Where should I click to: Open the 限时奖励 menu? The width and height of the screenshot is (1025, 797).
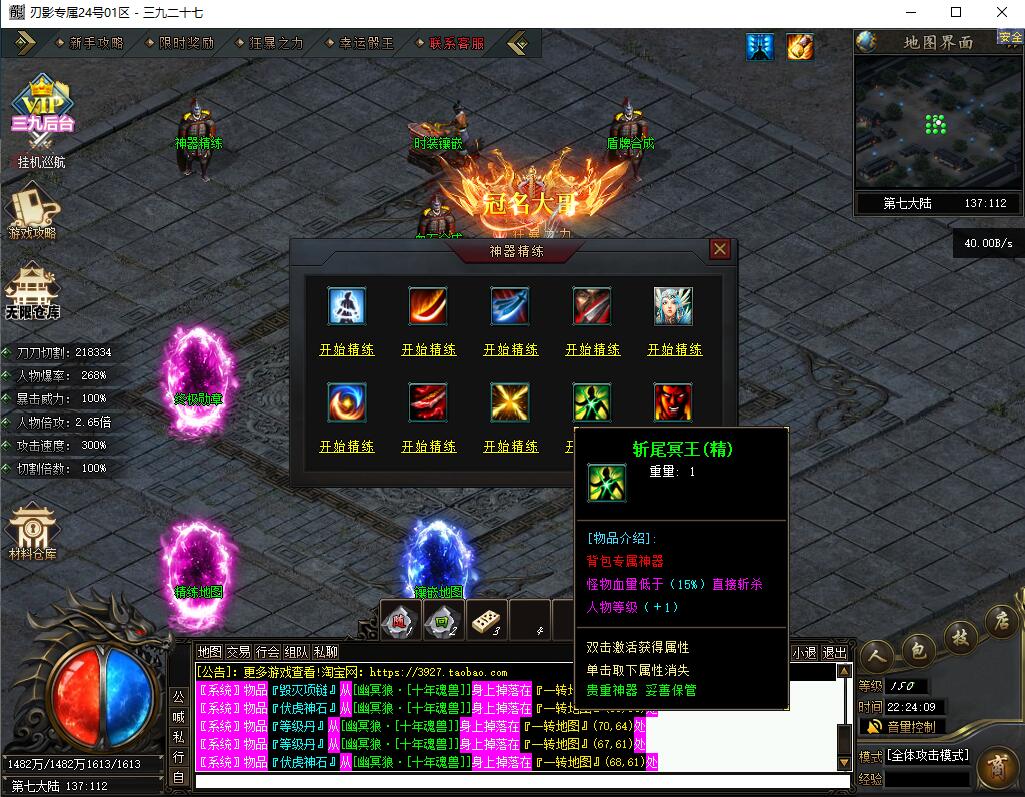pos(186,43)
